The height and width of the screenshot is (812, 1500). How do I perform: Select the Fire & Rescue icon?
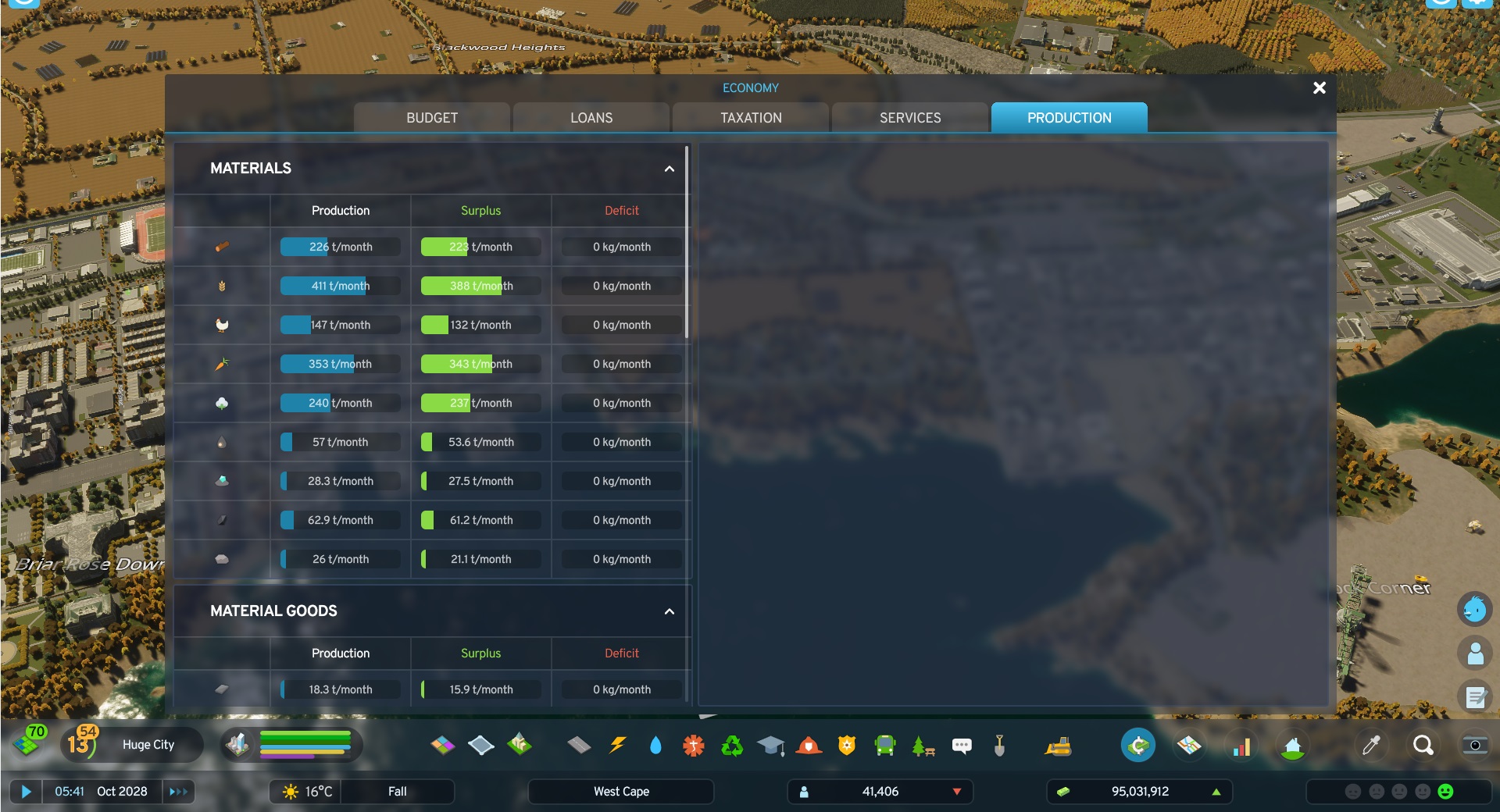coord(809,745)
